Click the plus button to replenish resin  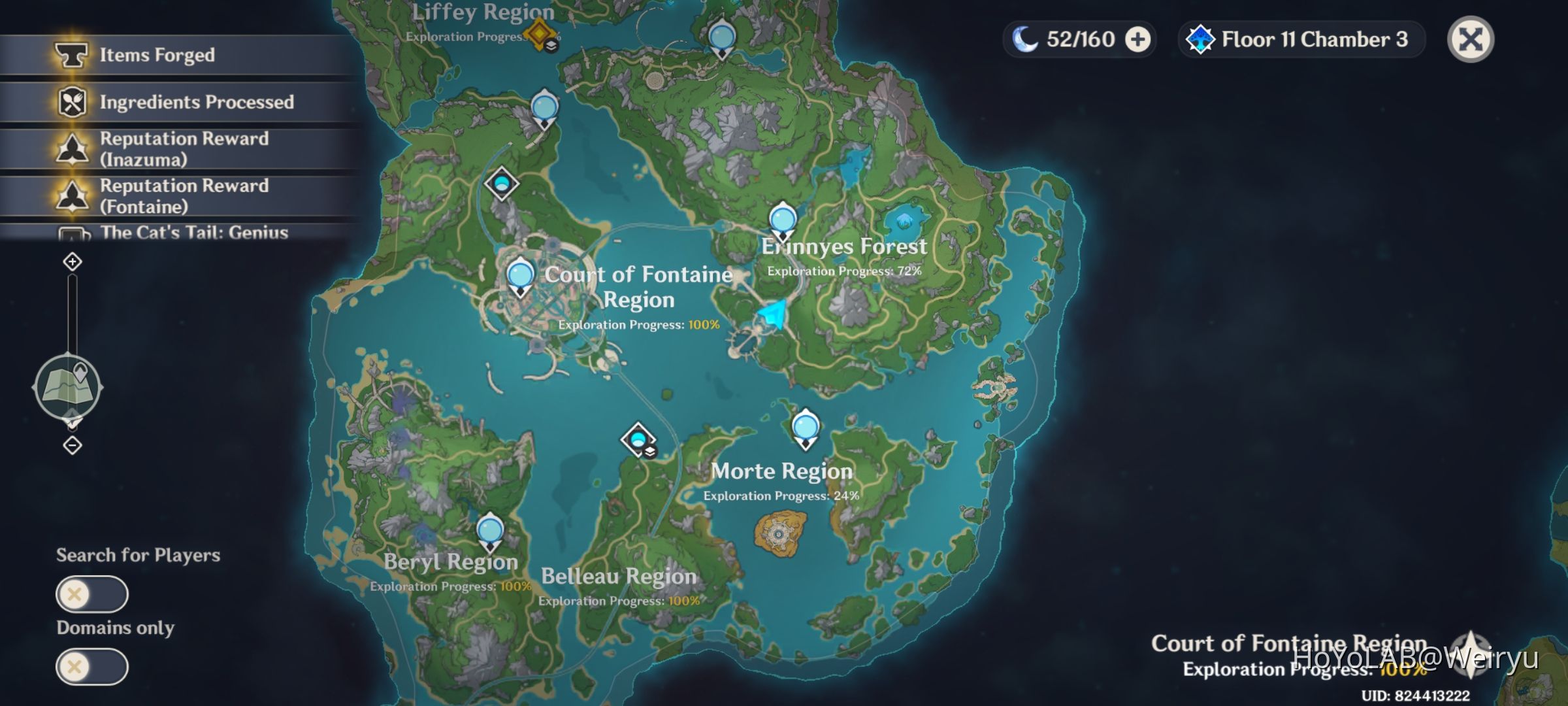pyautogui.click(x=1135, y=39)
